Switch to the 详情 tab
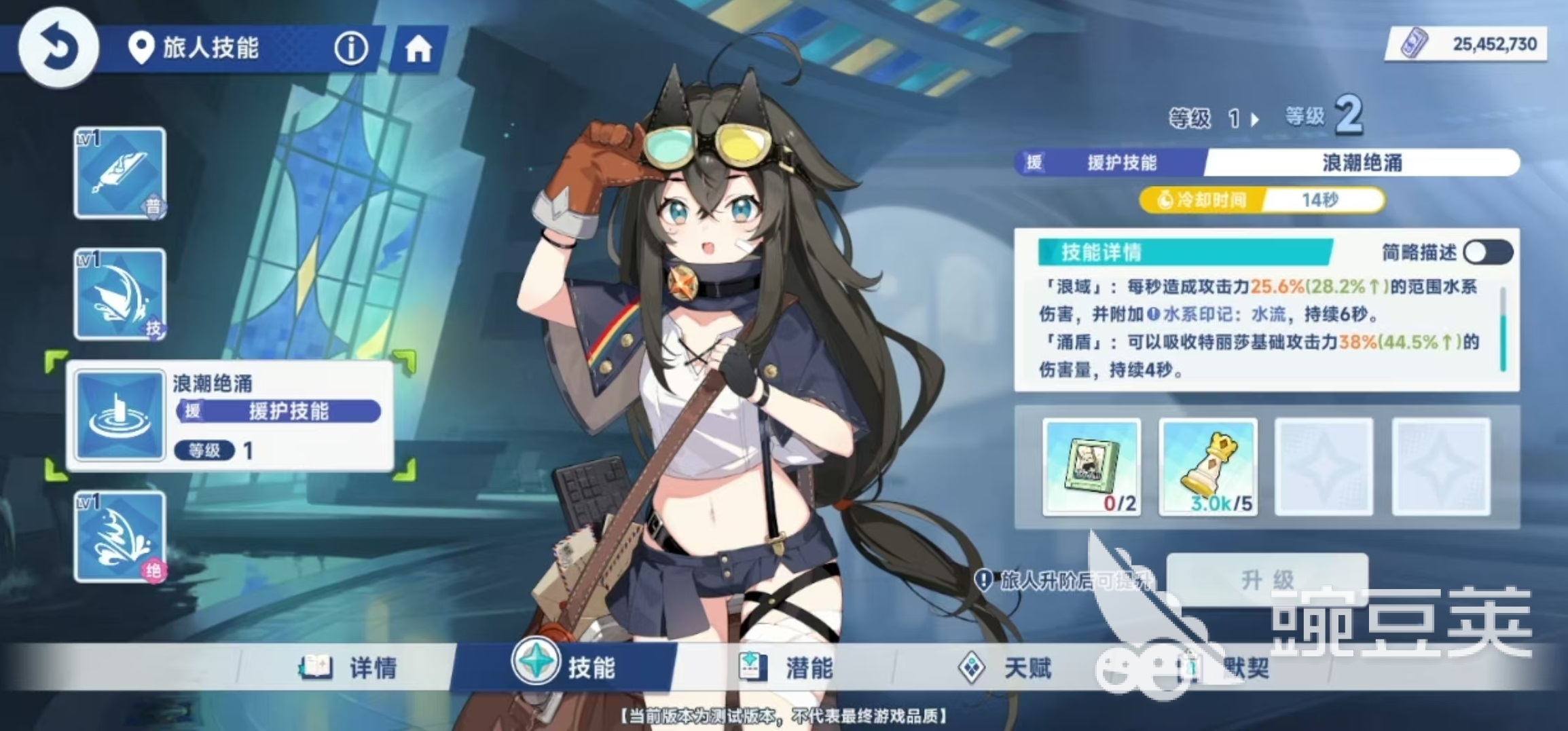 tap(350, 668)
